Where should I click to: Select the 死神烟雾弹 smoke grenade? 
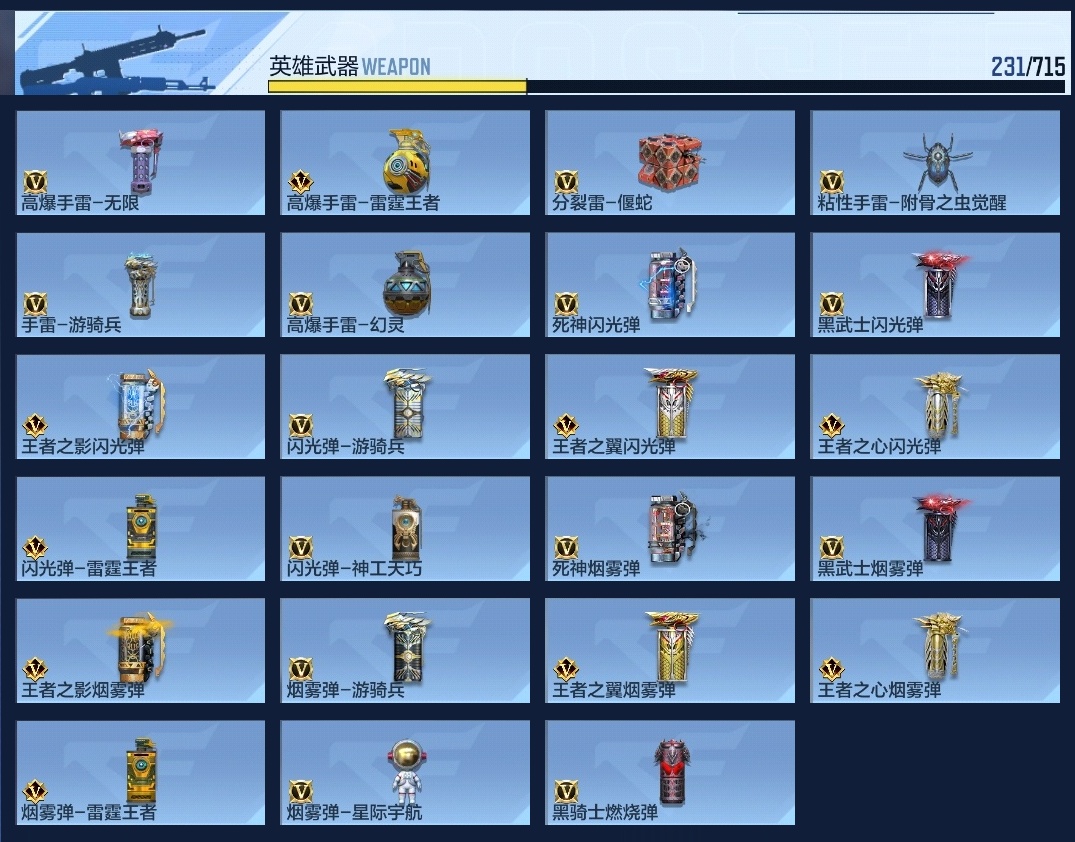click(670, 529)
